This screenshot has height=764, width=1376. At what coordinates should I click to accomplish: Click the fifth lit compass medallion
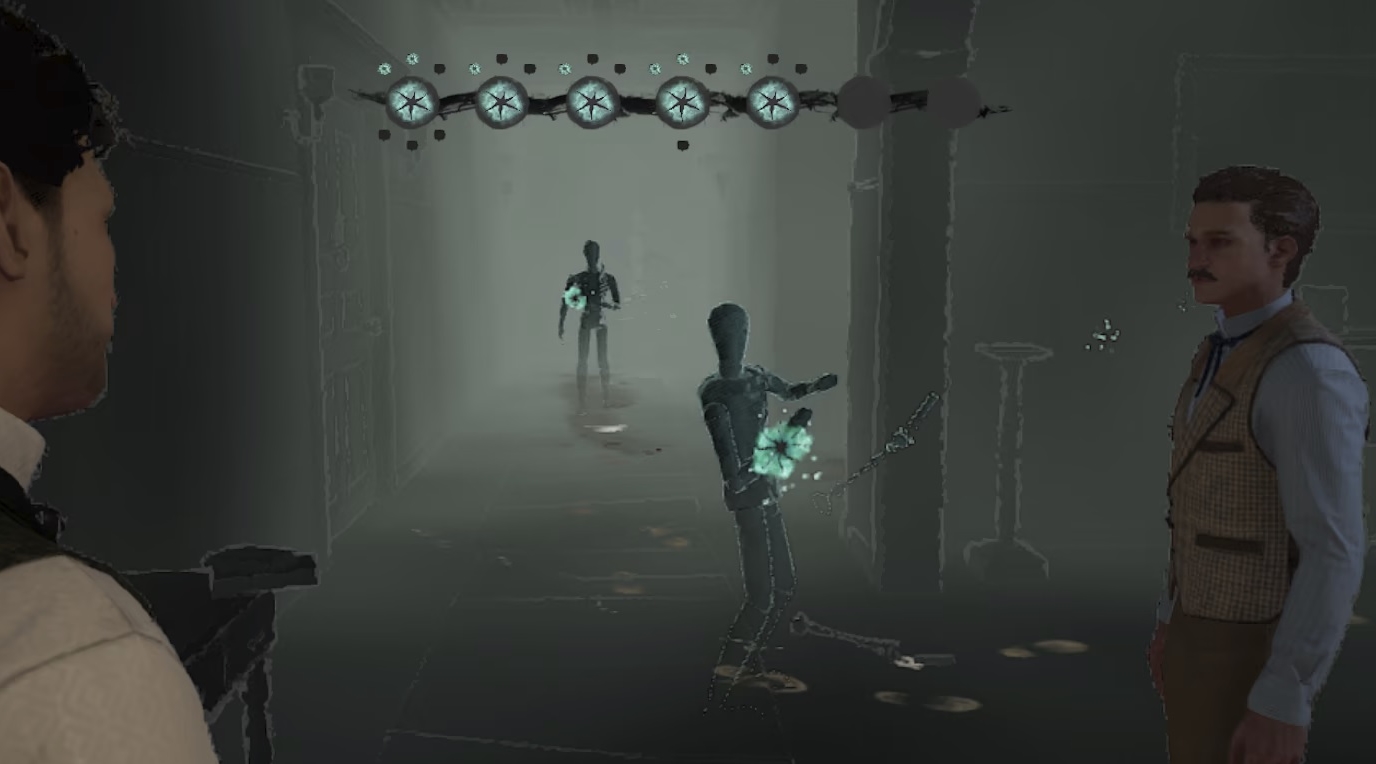[772, 101]
